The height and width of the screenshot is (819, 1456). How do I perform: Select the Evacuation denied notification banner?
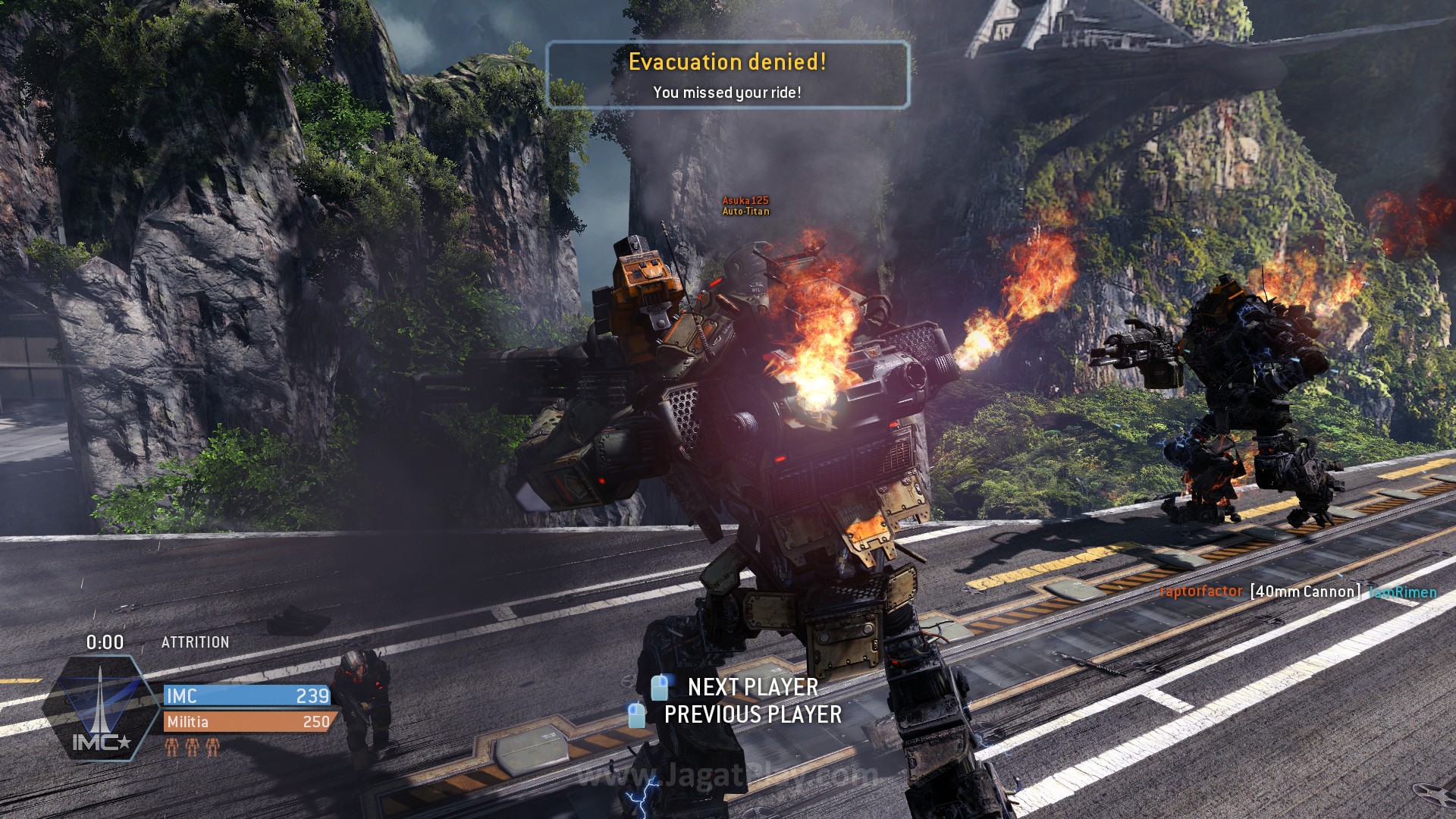[727, 75]
